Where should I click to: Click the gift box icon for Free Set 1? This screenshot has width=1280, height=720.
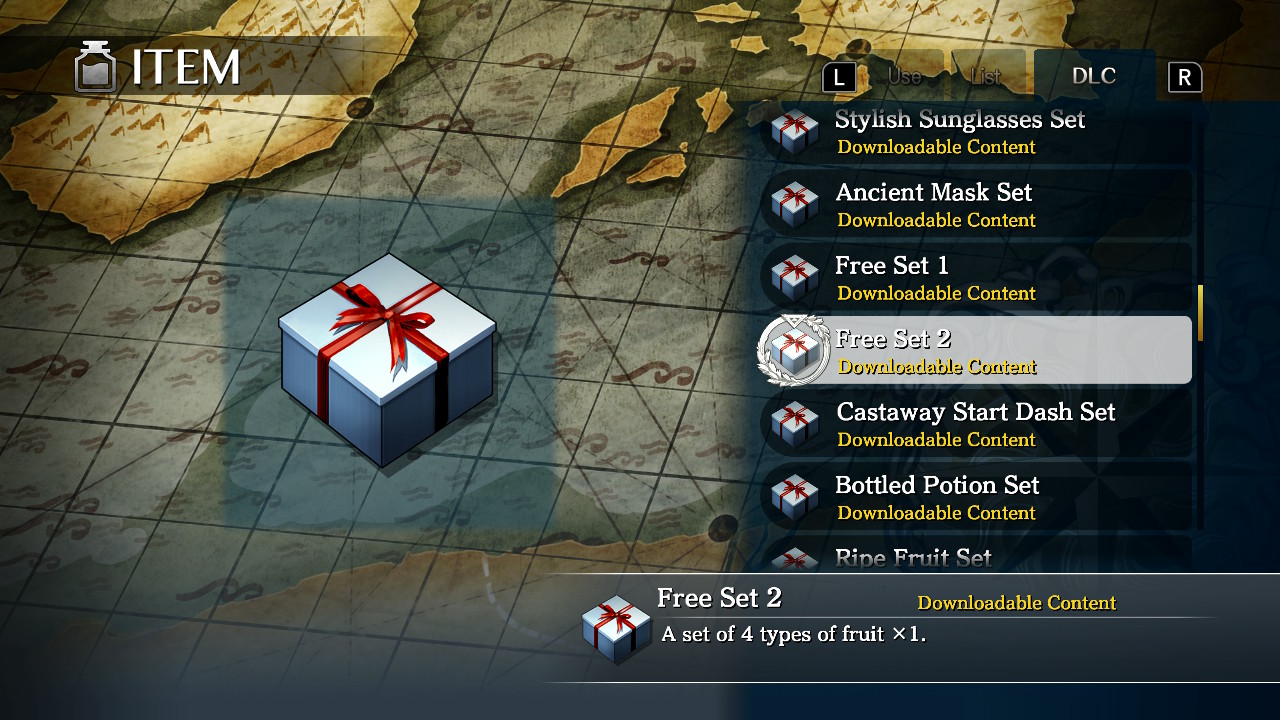tap(793, 278)
